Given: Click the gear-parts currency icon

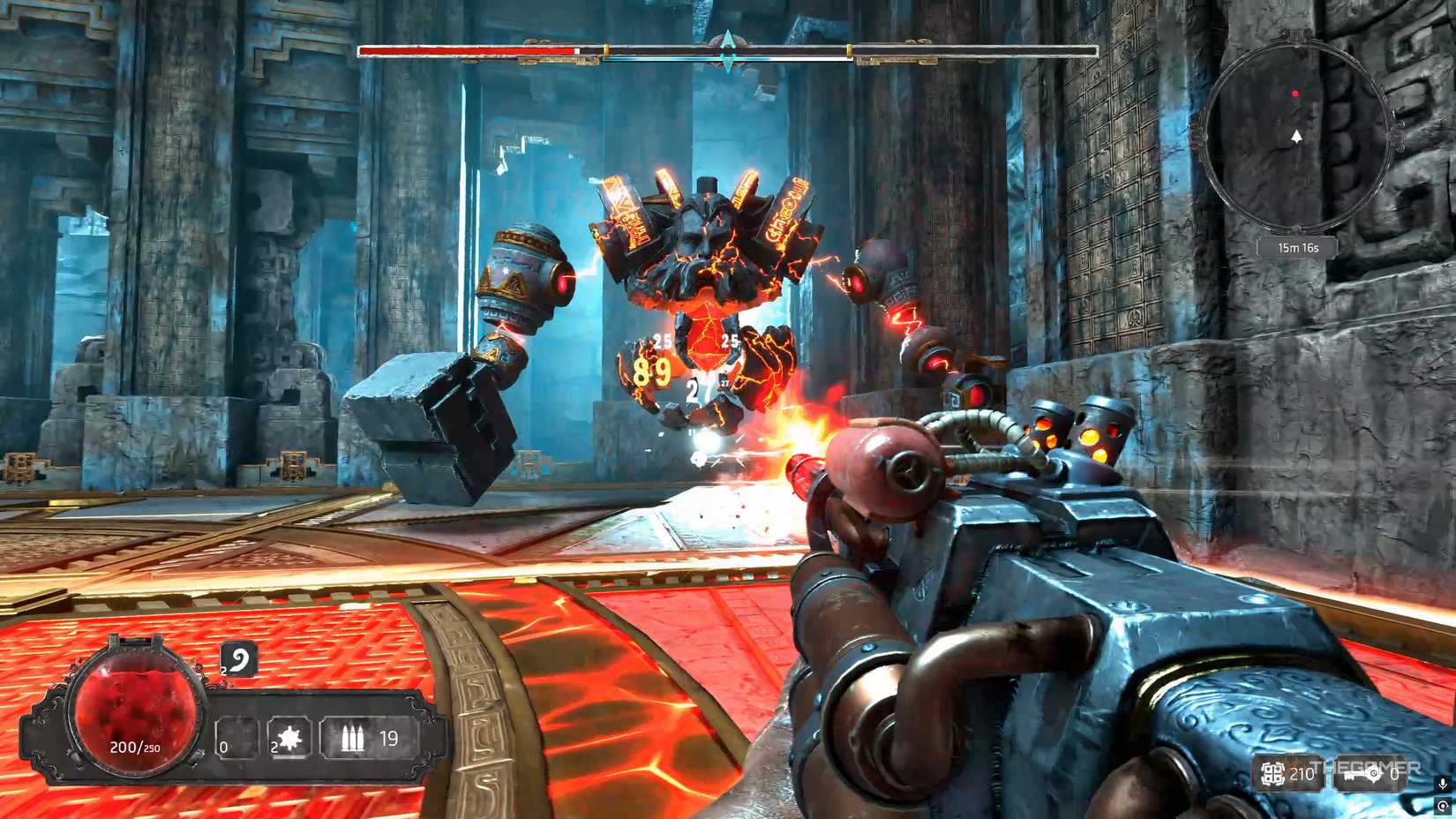Looking at the screenshot, I should point(1272,775).
